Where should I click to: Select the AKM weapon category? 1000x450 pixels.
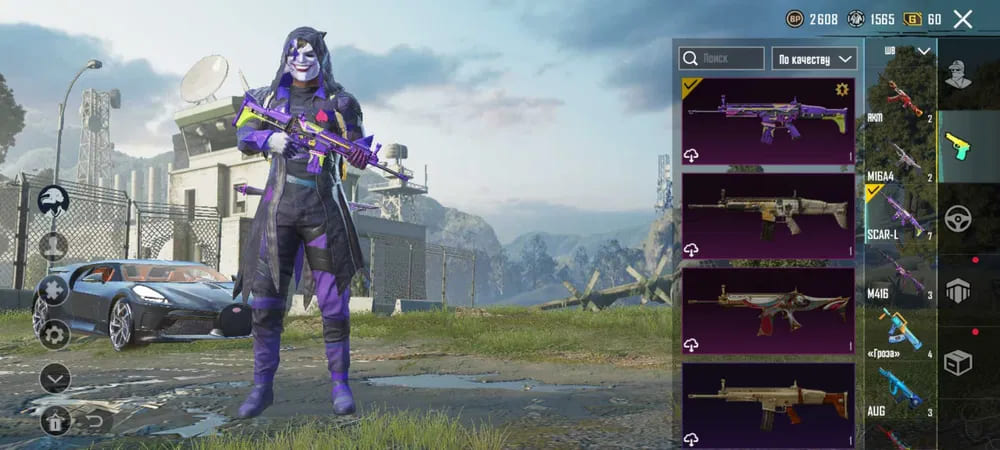(901, 101)
